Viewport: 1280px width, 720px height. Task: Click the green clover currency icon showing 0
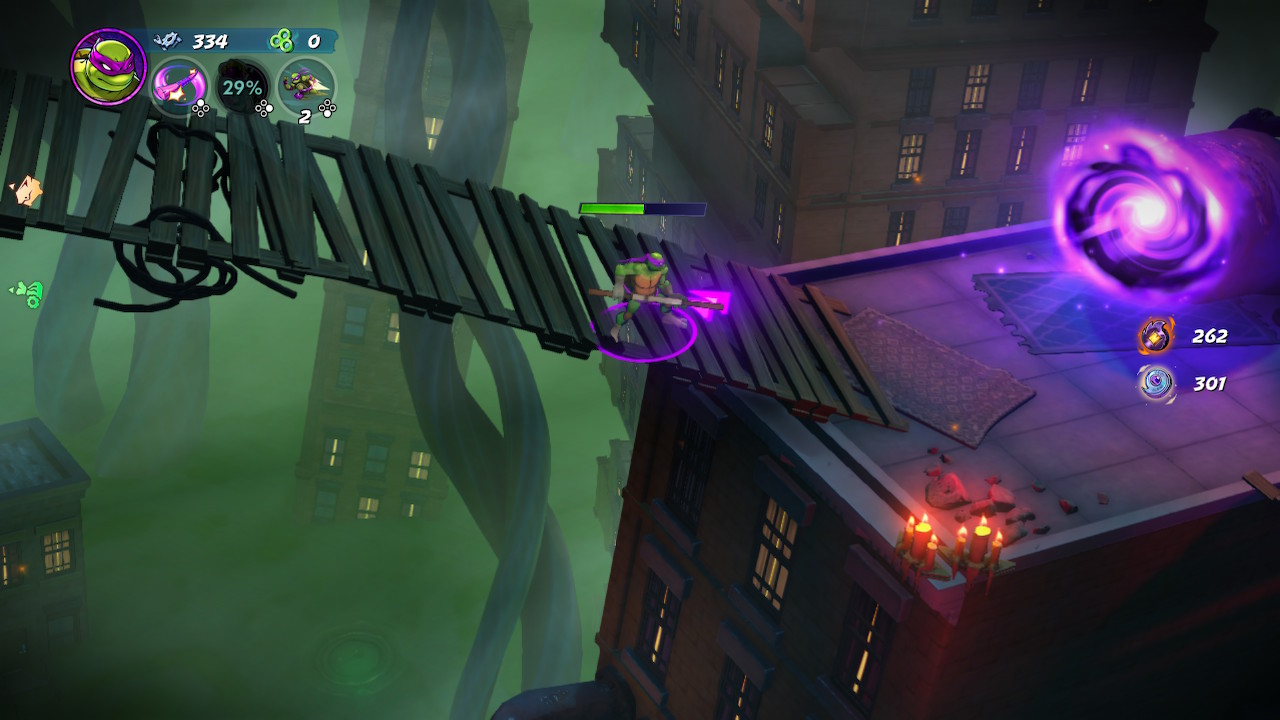[281, 41]
